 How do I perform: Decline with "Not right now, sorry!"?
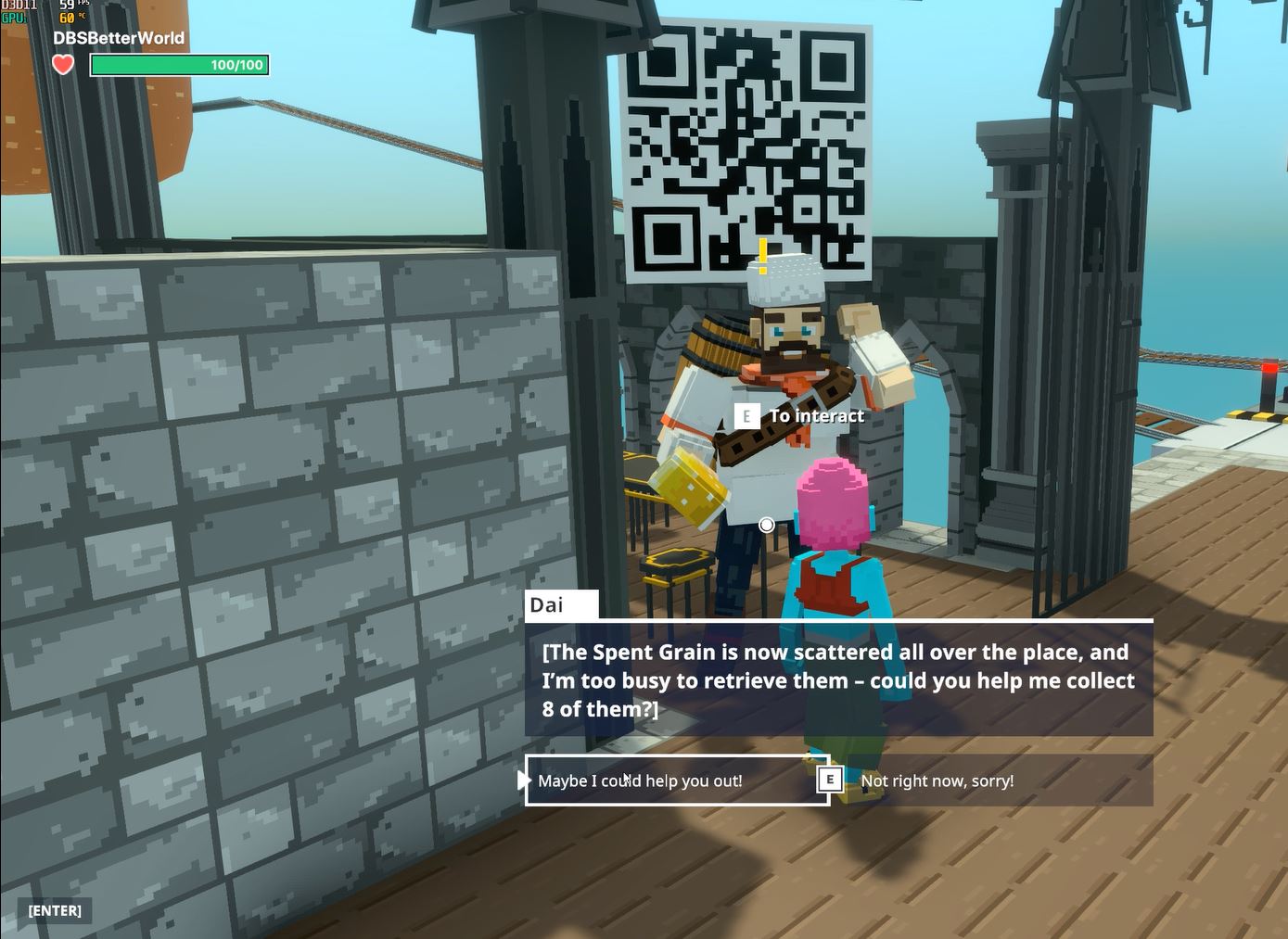937,780
